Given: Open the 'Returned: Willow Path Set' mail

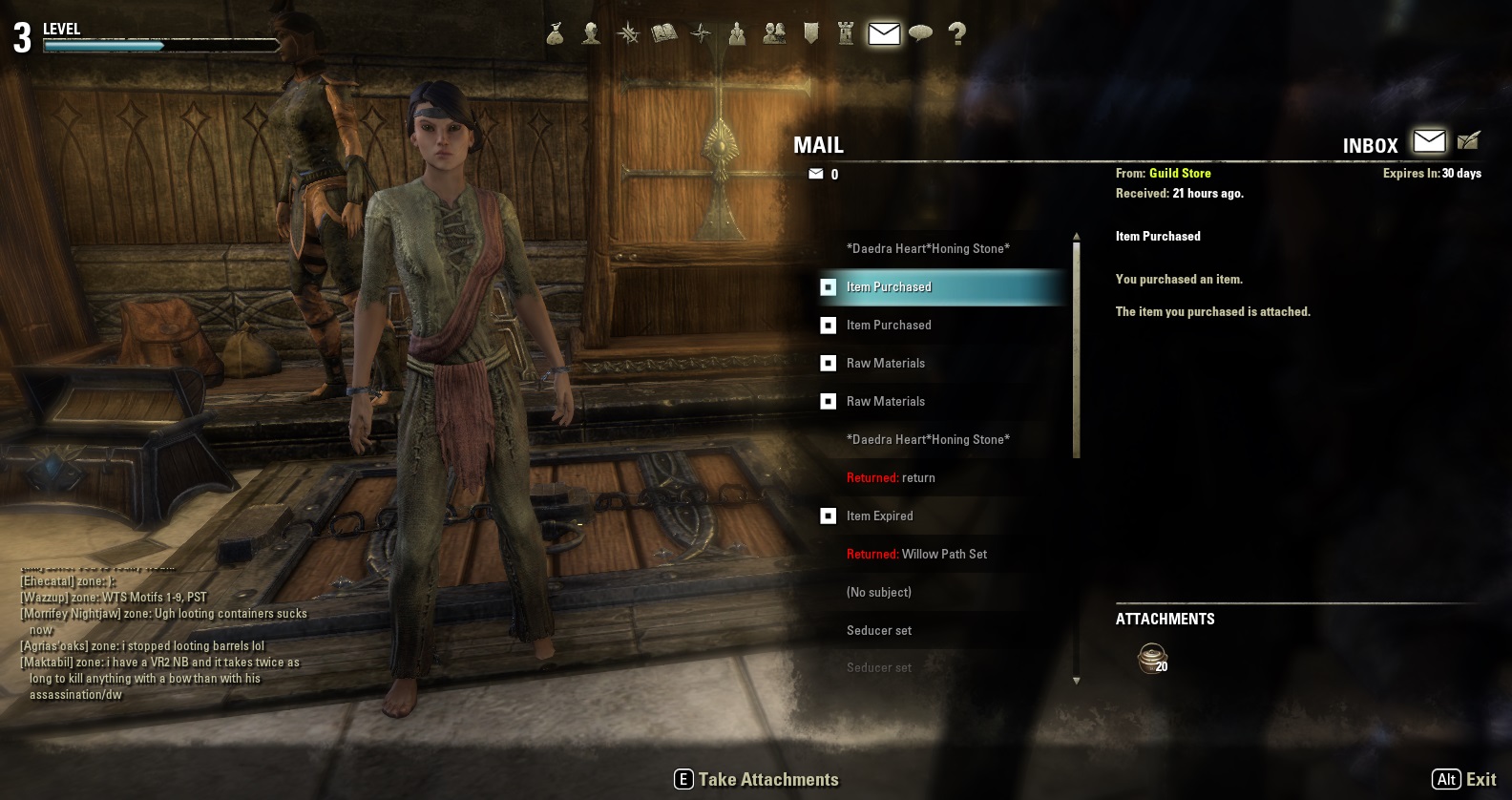Looking at the screenshot, I should coord(916,554).
